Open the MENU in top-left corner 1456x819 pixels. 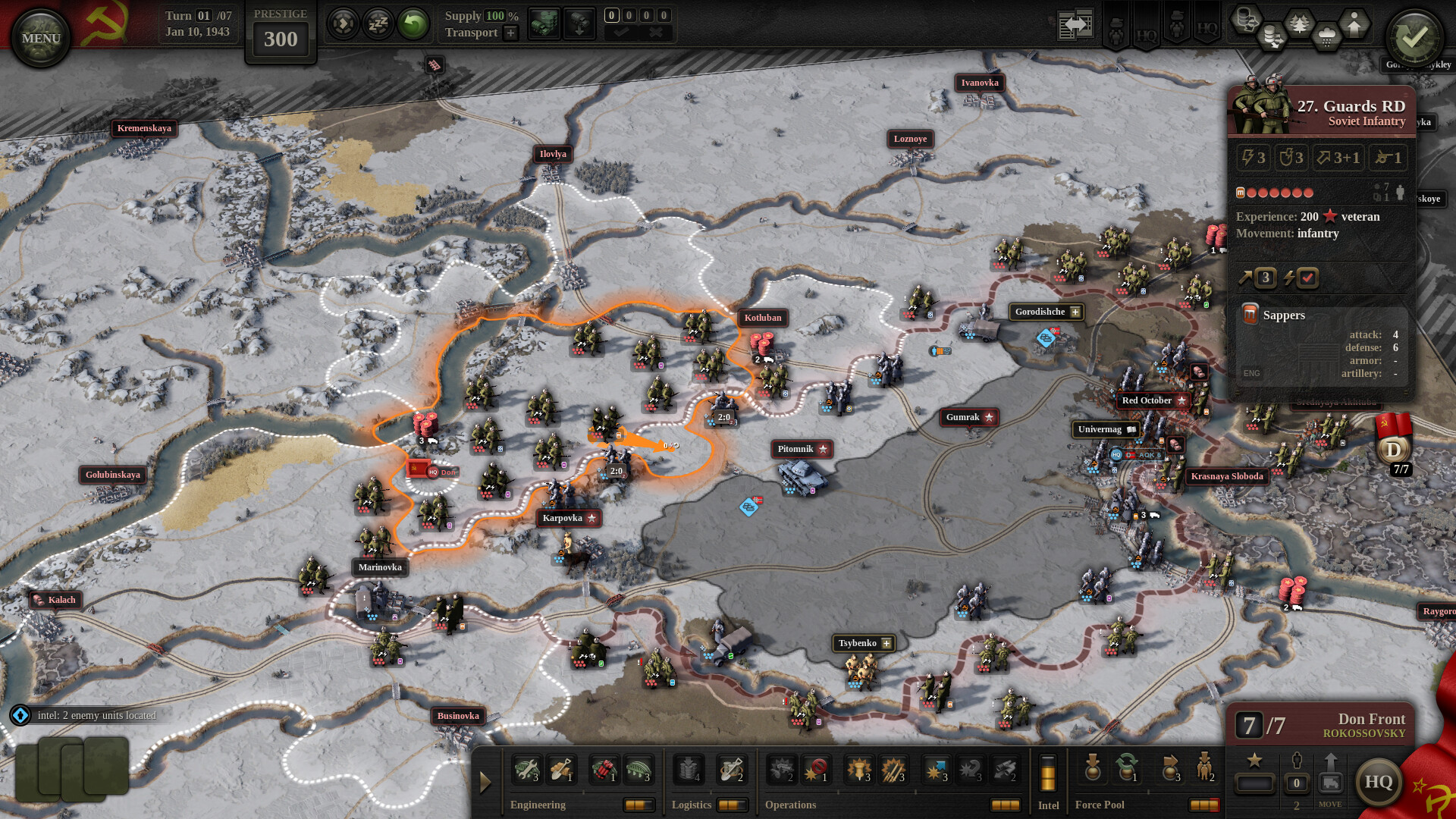[x=39, y=36]
